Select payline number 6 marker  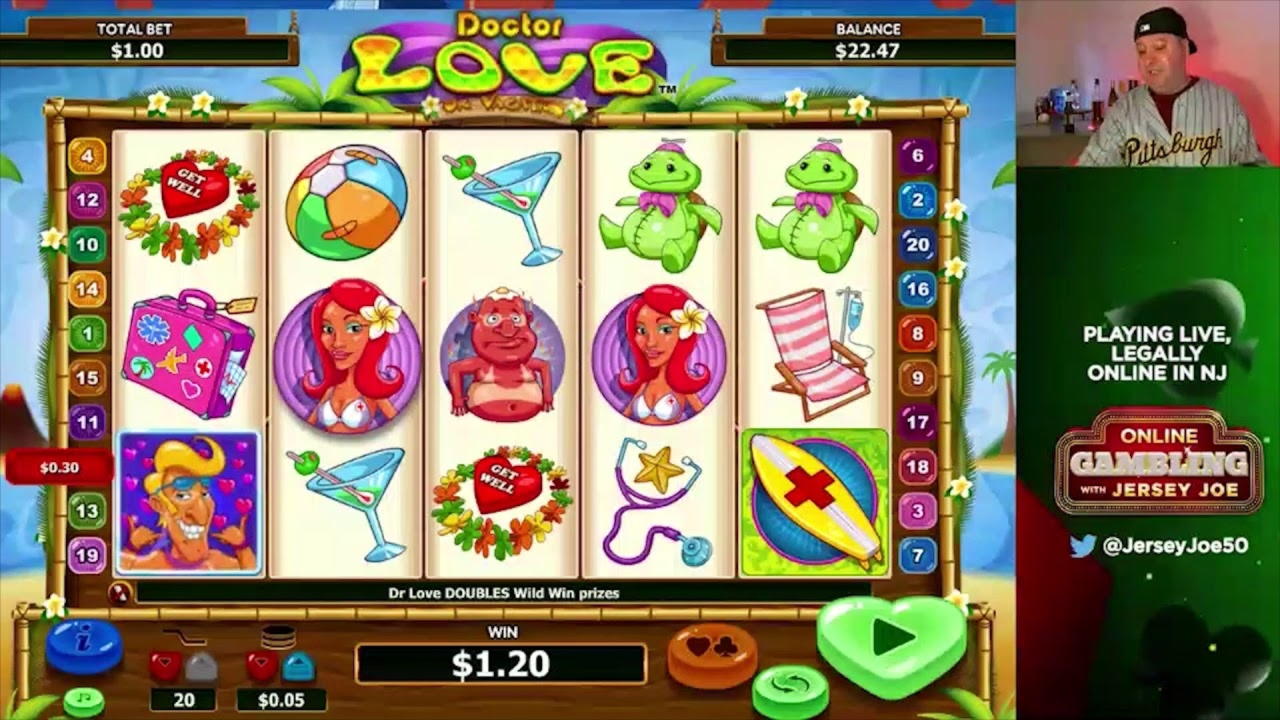click(917, 156)
